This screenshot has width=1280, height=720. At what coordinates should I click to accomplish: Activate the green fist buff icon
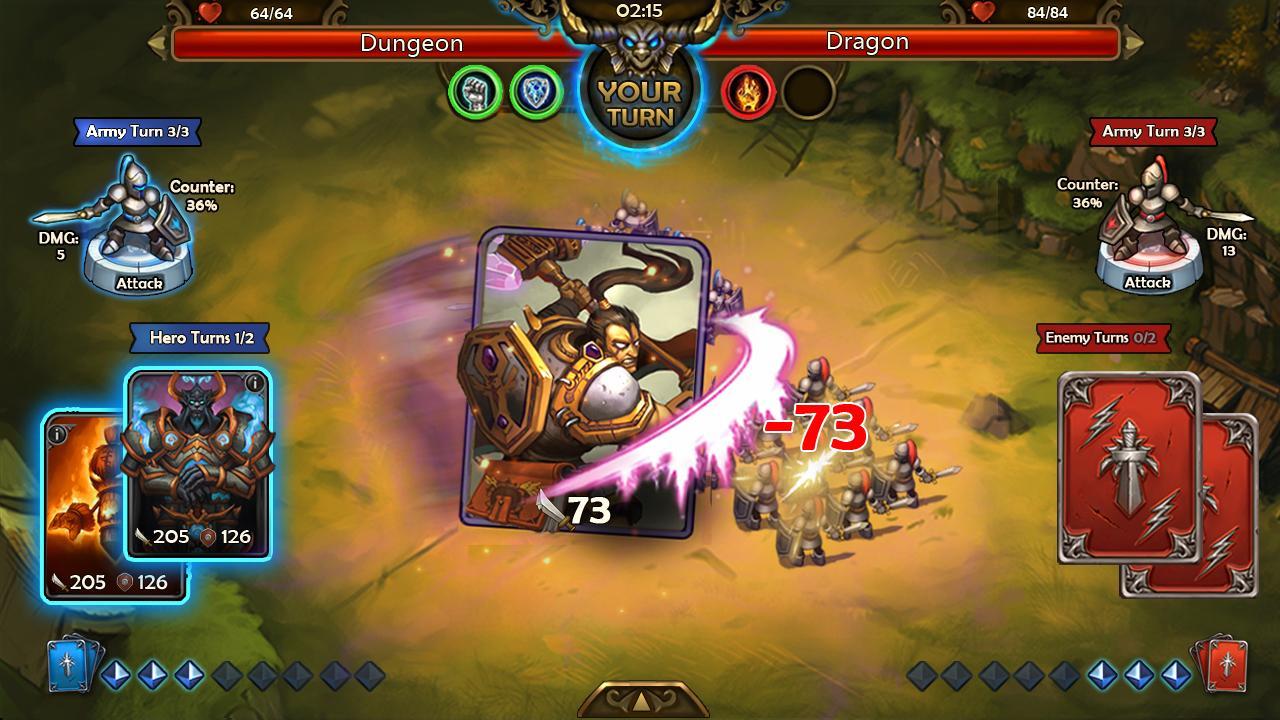coord(475,93)
